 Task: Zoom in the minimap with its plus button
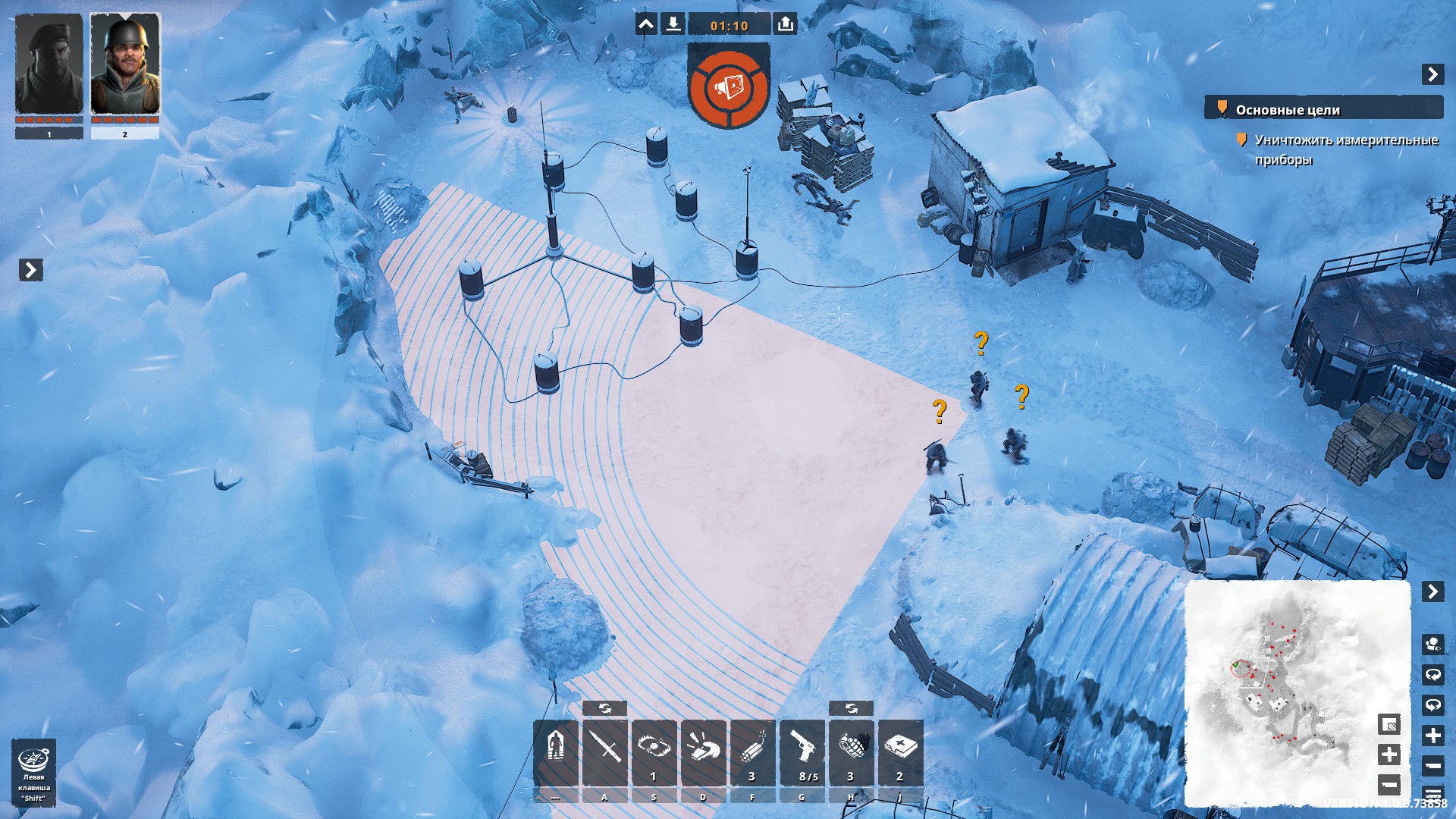coord(1389,755)
